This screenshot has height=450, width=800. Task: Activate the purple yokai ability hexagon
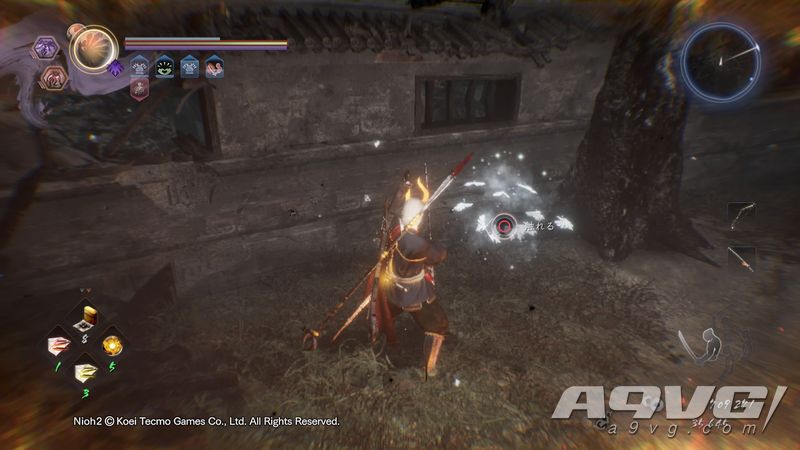tap(45, 47)
